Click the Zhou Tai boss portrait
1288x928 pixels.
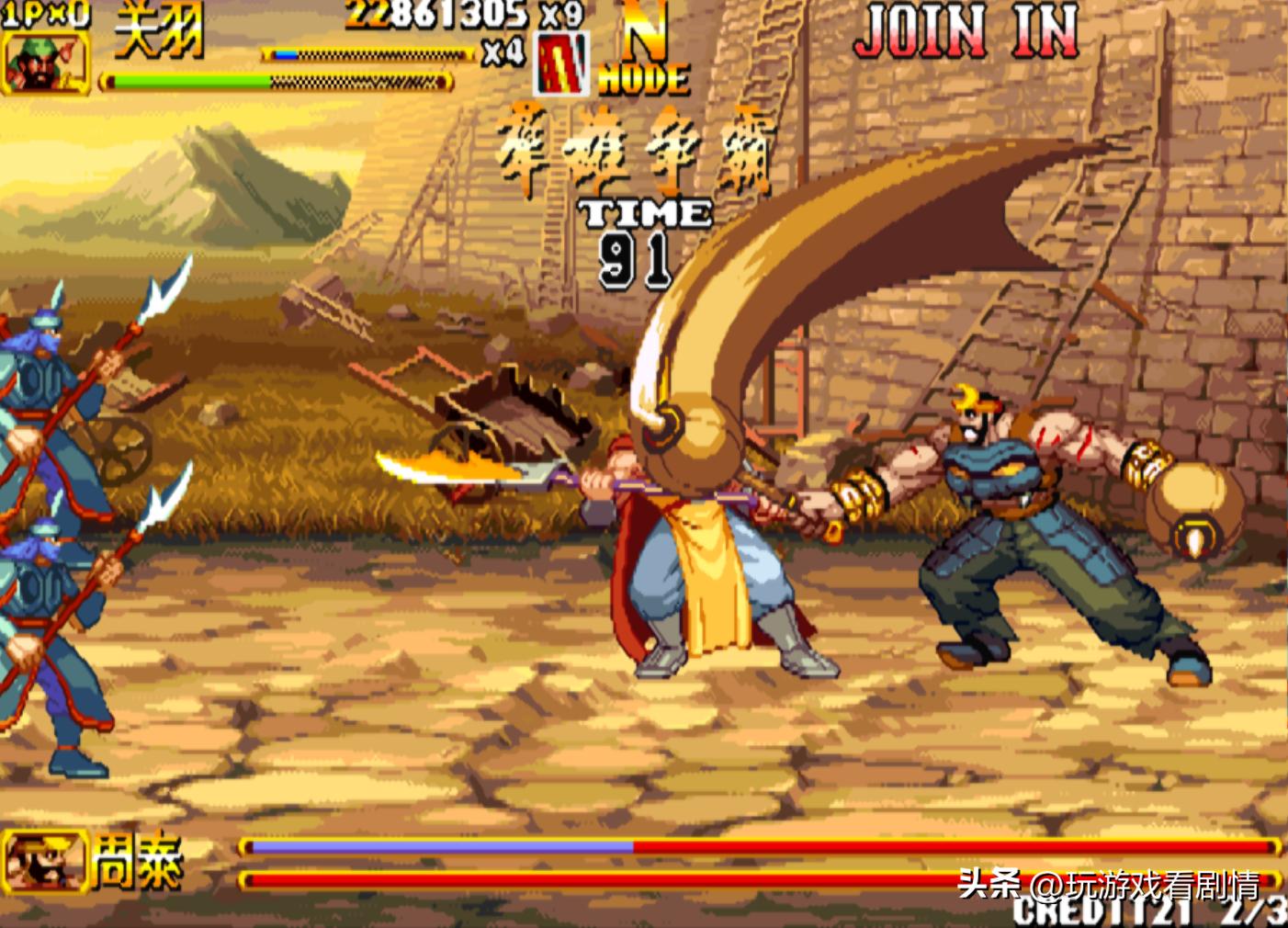click(x=43, y=861)
